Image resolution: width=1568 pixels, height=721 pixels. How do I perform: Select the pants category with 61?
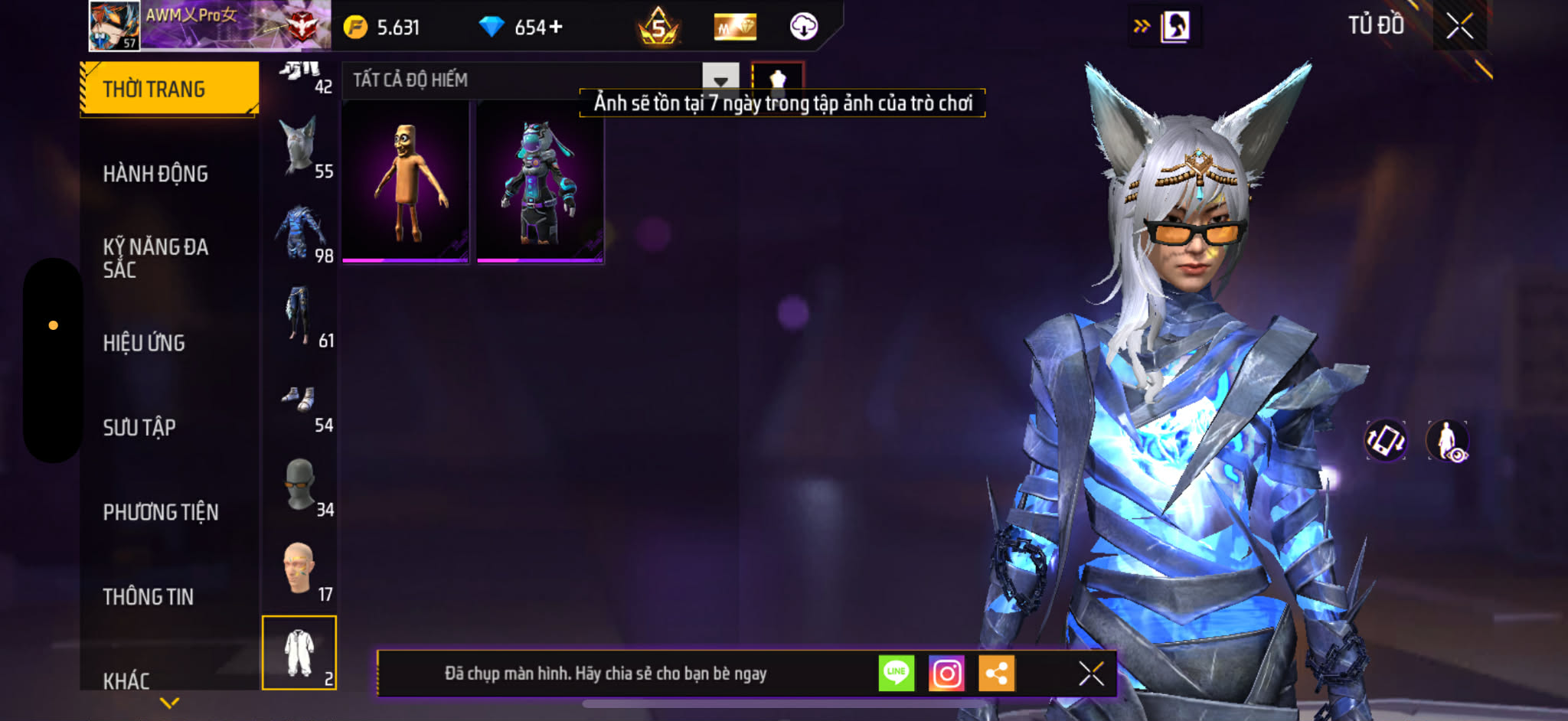click(299, 317)
